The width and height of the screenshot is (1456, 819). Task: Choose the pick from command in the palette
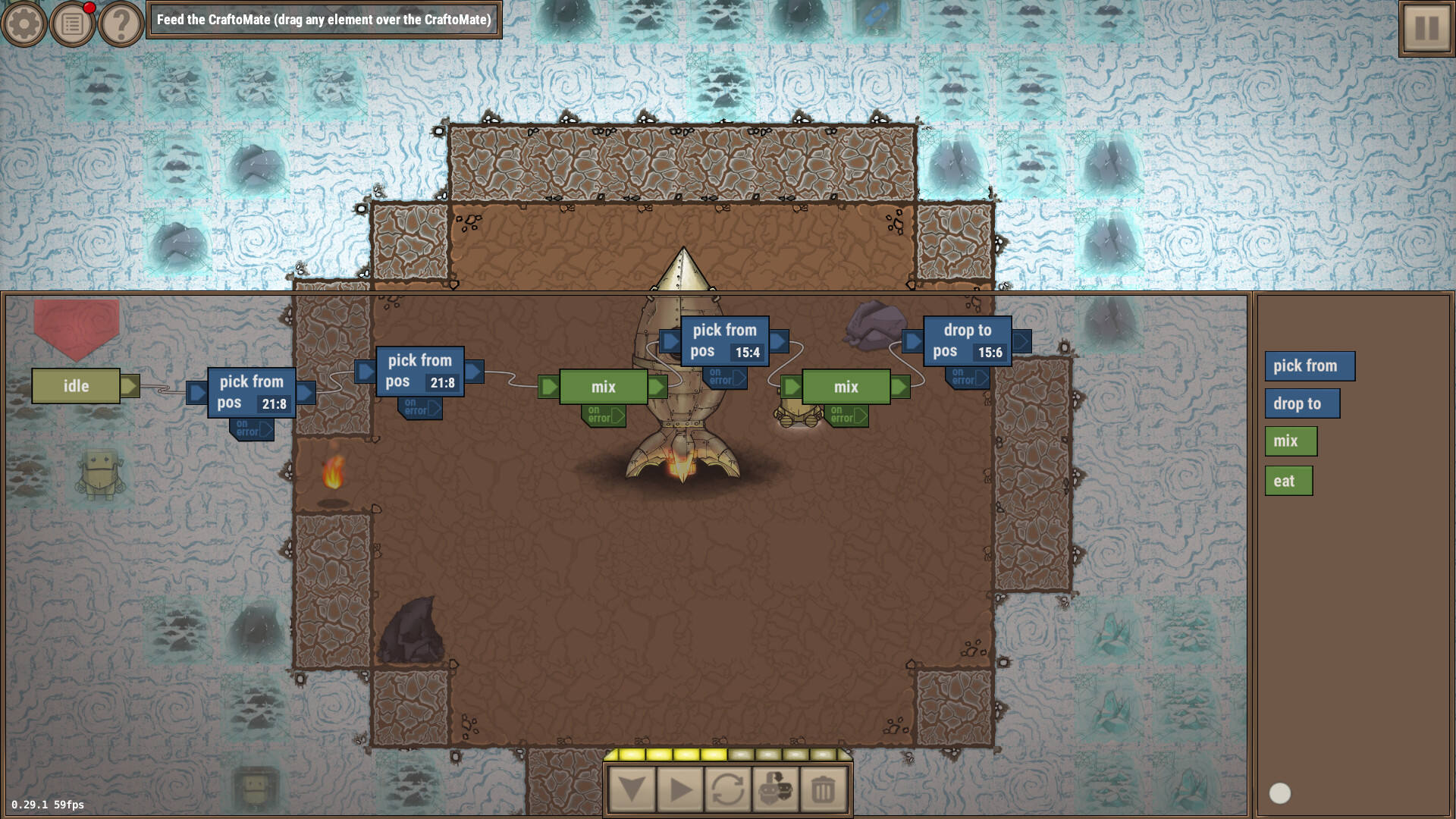(x=1309, y=366)
